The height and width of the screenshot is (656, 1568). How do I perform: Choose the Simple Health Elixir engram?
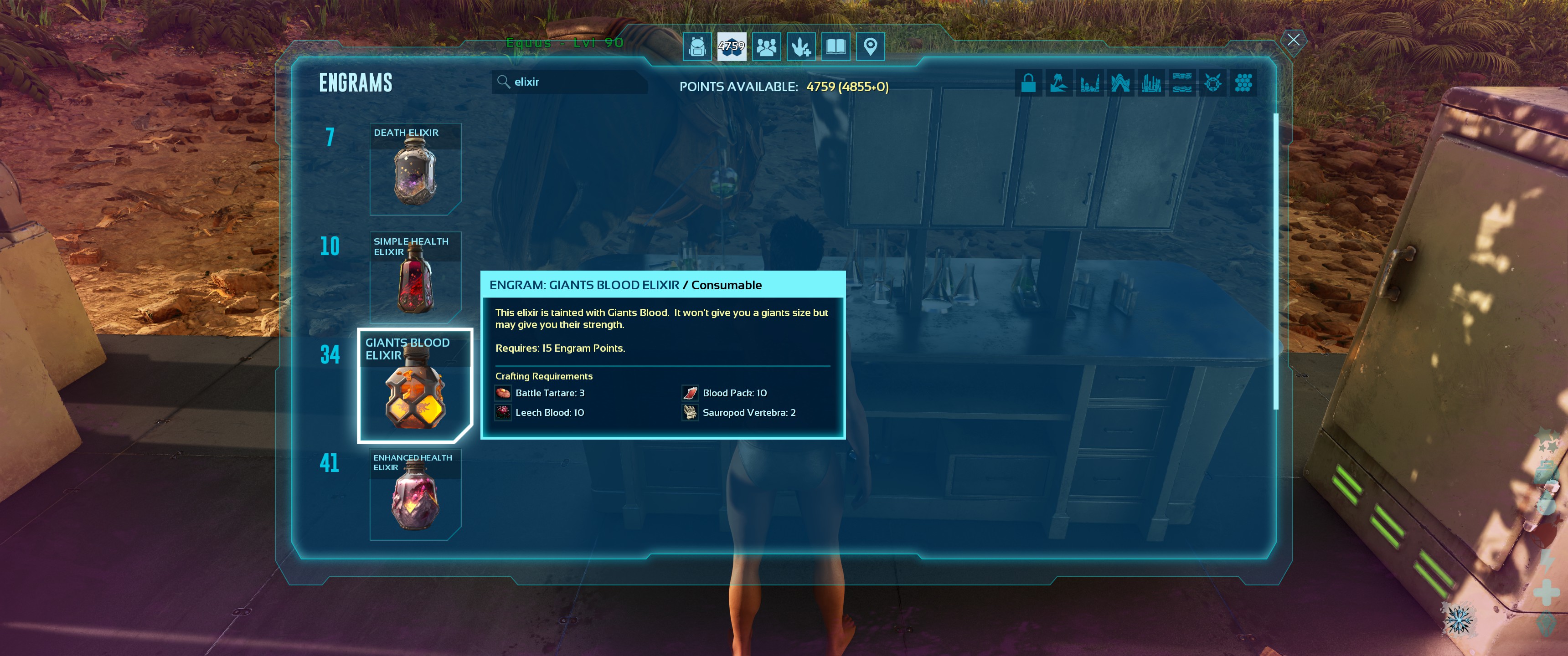(415, 277)
